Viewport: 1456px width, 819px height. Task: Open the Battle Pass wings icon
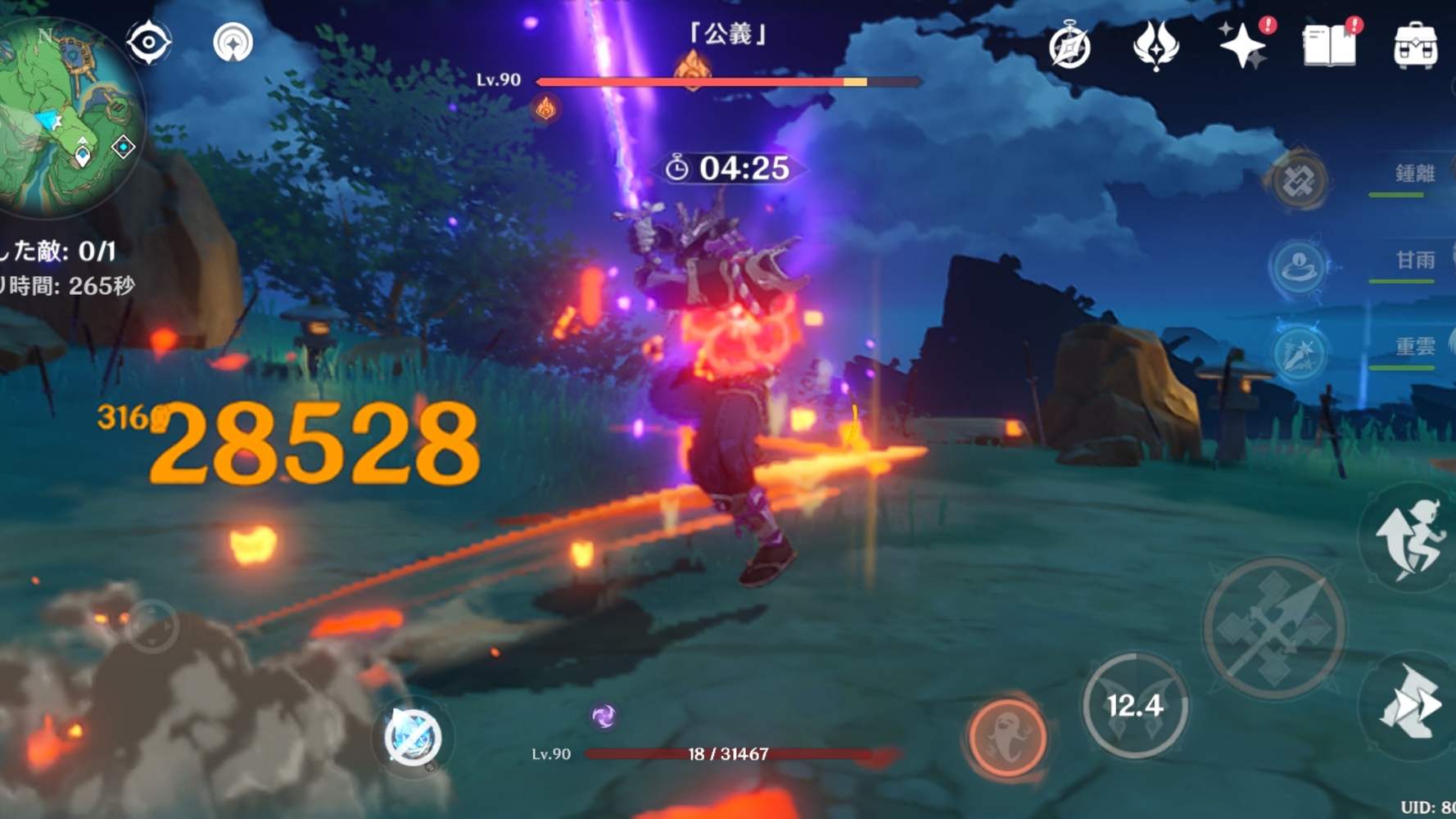click(x=1157, y=45)
